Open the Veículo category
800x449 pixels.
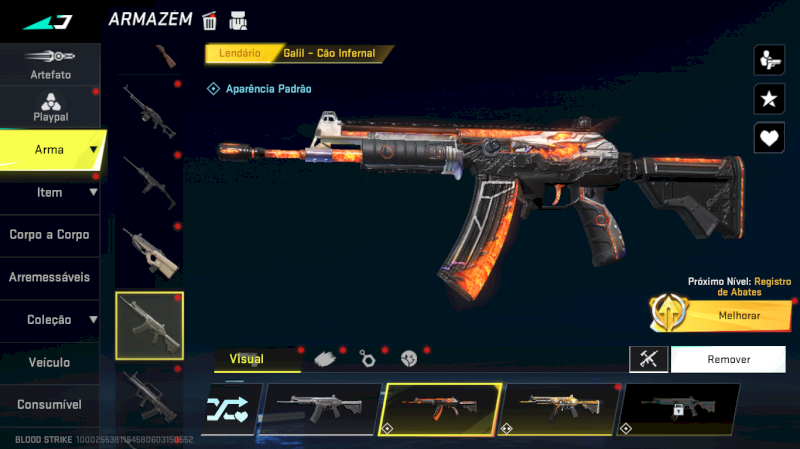[50, 362]
